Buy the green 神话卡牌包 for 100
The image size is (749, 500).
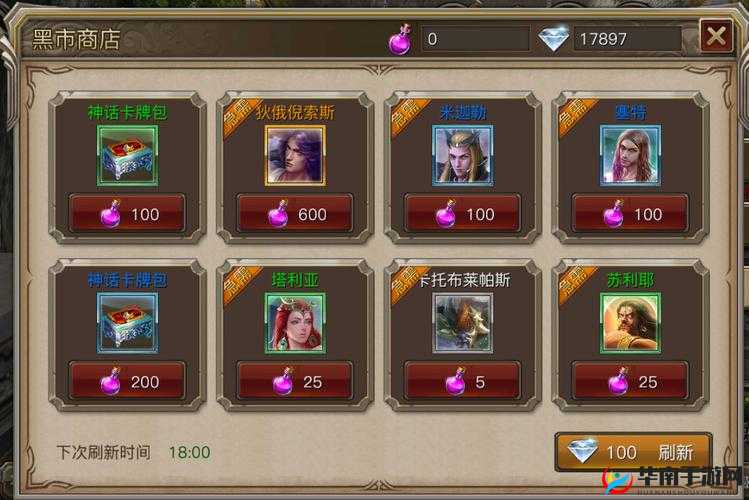(x=127, y=213)
